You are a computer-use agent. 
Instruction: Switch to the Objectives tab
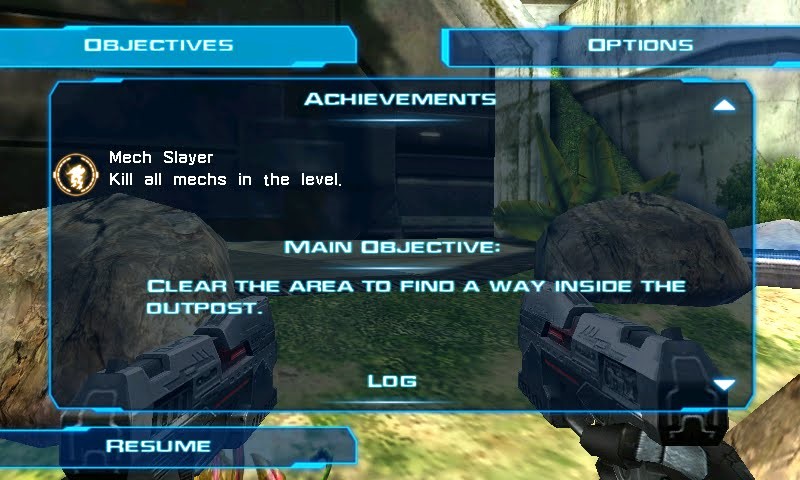tap(160, 45)
